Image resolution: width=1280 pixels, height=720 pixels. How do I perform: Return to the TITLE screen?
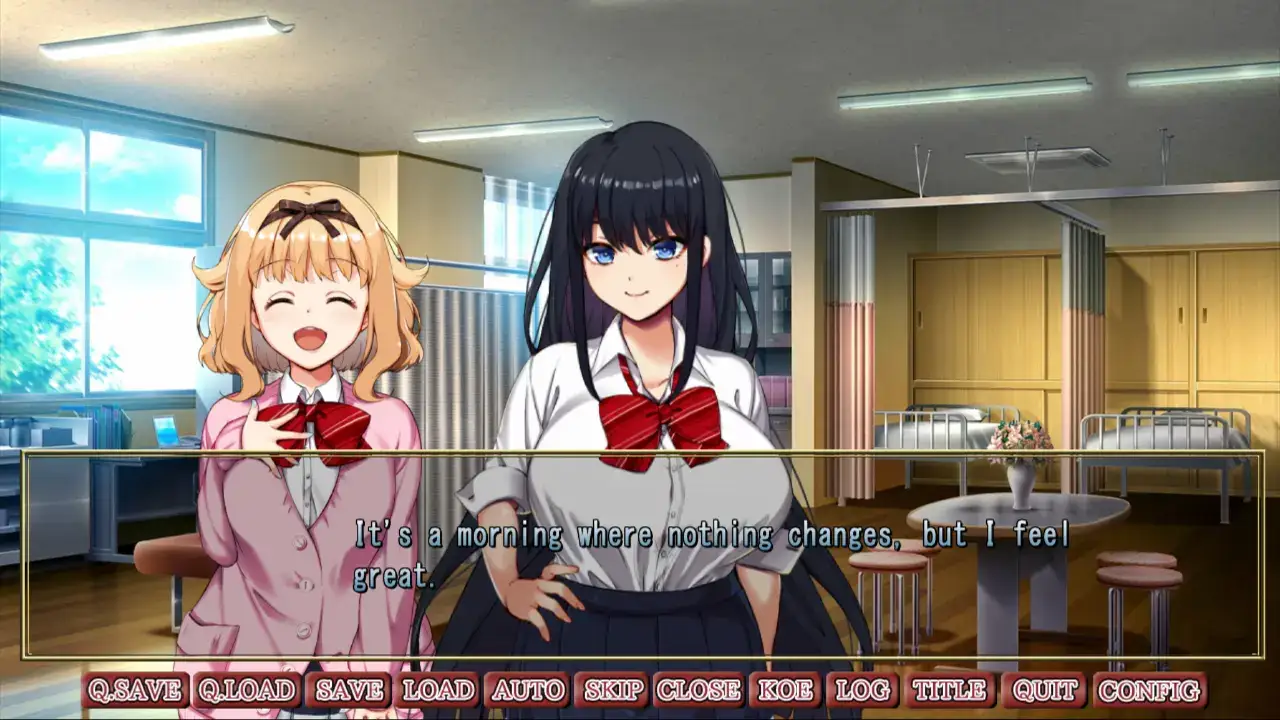point(949,690)
